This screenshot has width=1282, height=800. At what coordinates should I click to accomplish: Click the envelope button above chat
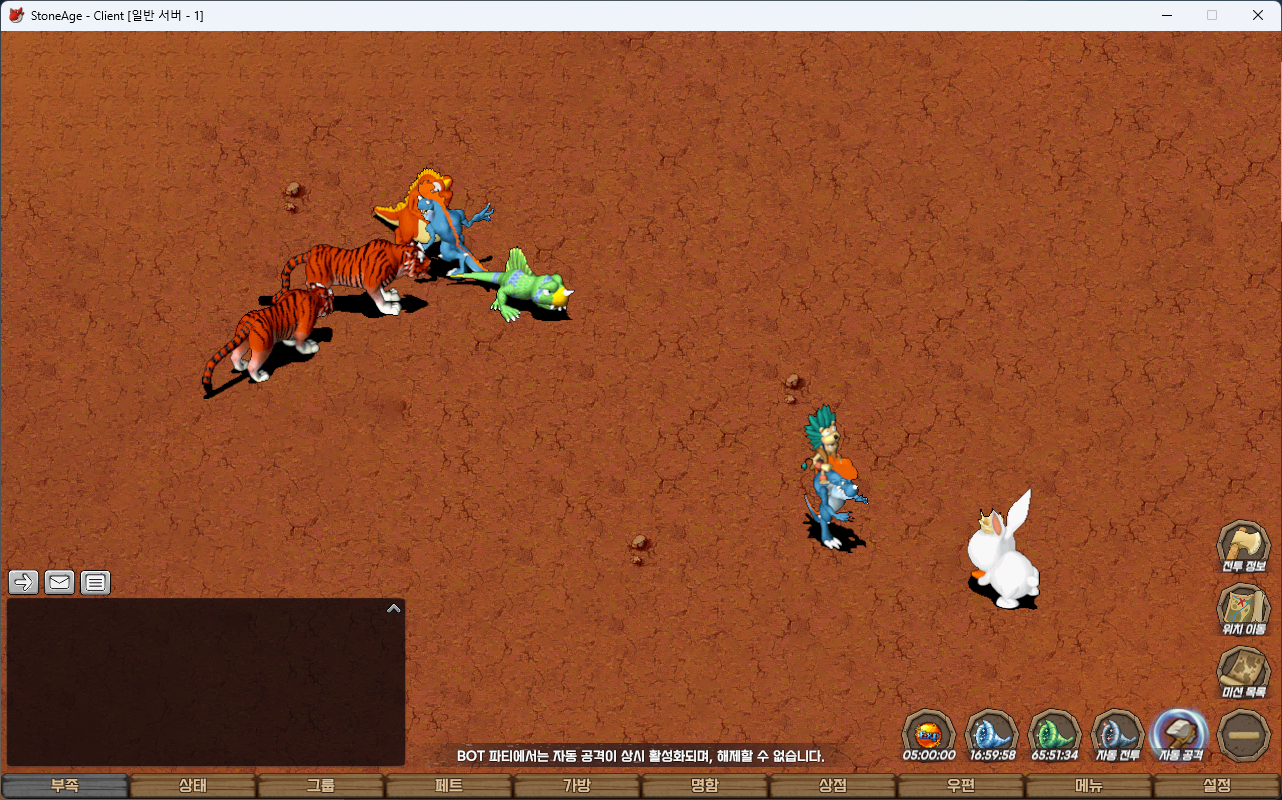(x=60, y=582)
